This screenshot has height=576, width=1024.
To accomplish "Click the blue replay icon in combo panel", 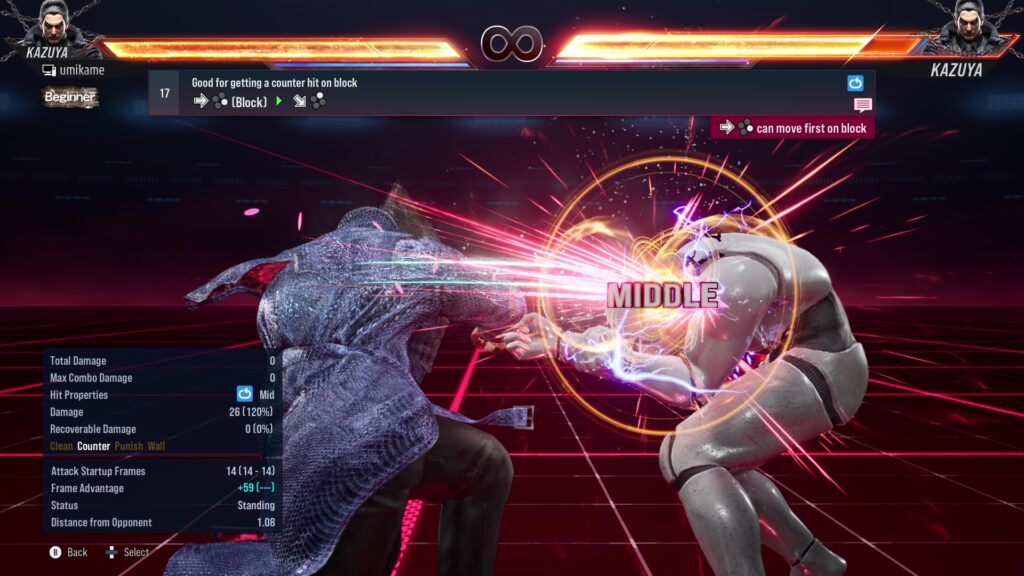I will pyautogui.click(x=855, y=83).
